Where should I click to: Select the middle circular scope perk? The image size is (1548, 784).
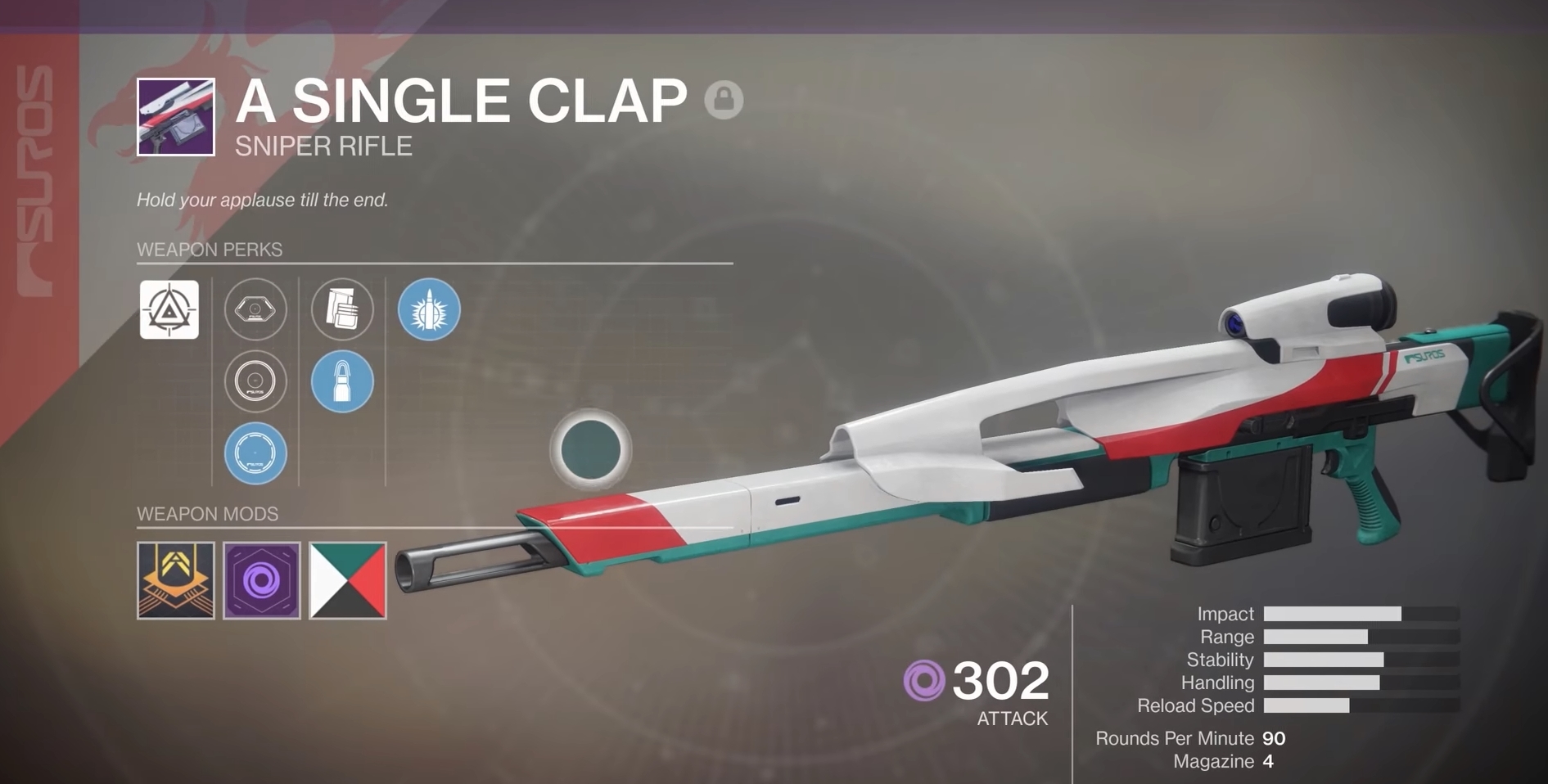pyautogui.click(x=255, y=381)
